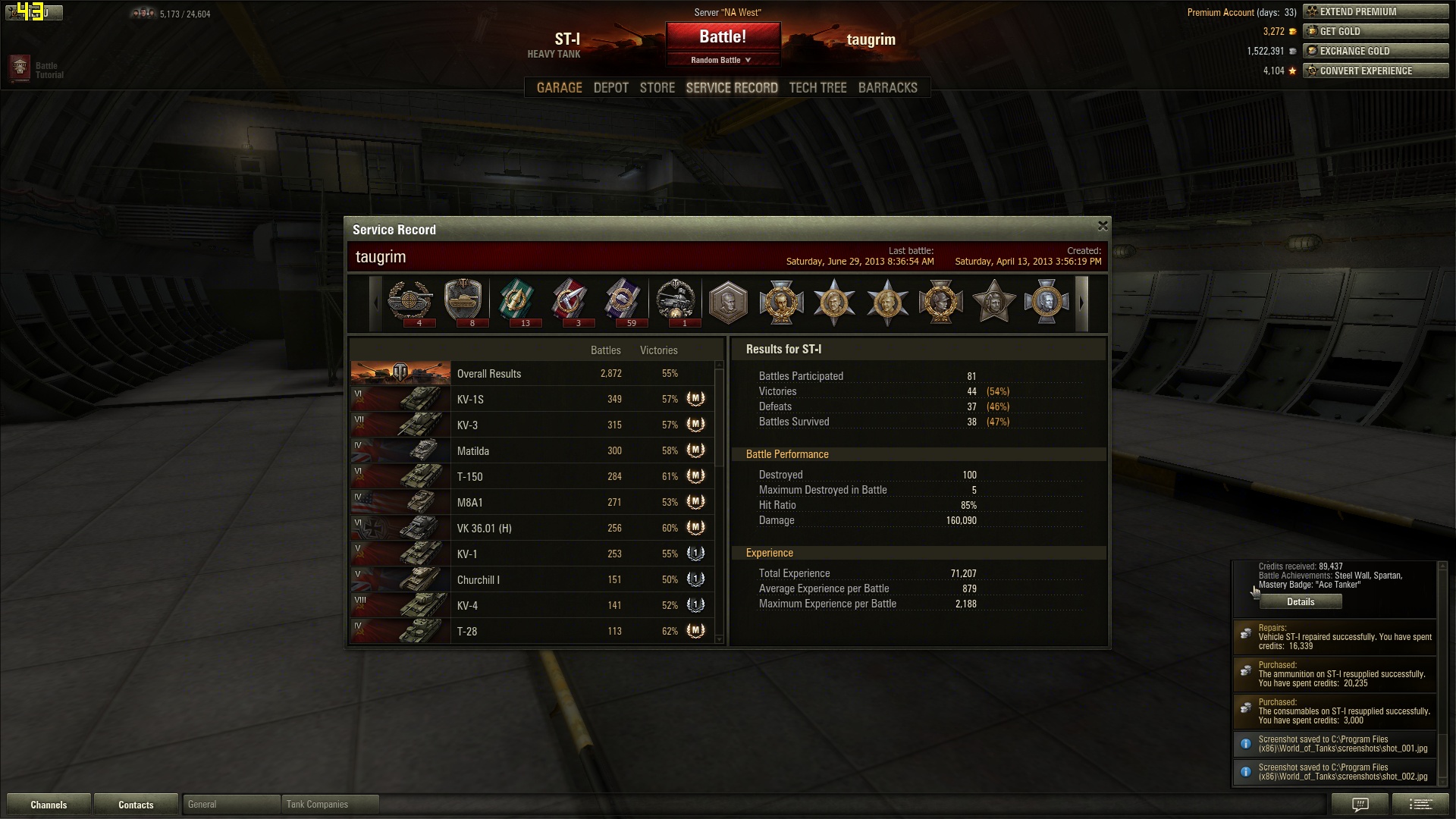Select the Matilda vehicle row
Viewport: 1456px width, 819px height.
click(531, 451)
